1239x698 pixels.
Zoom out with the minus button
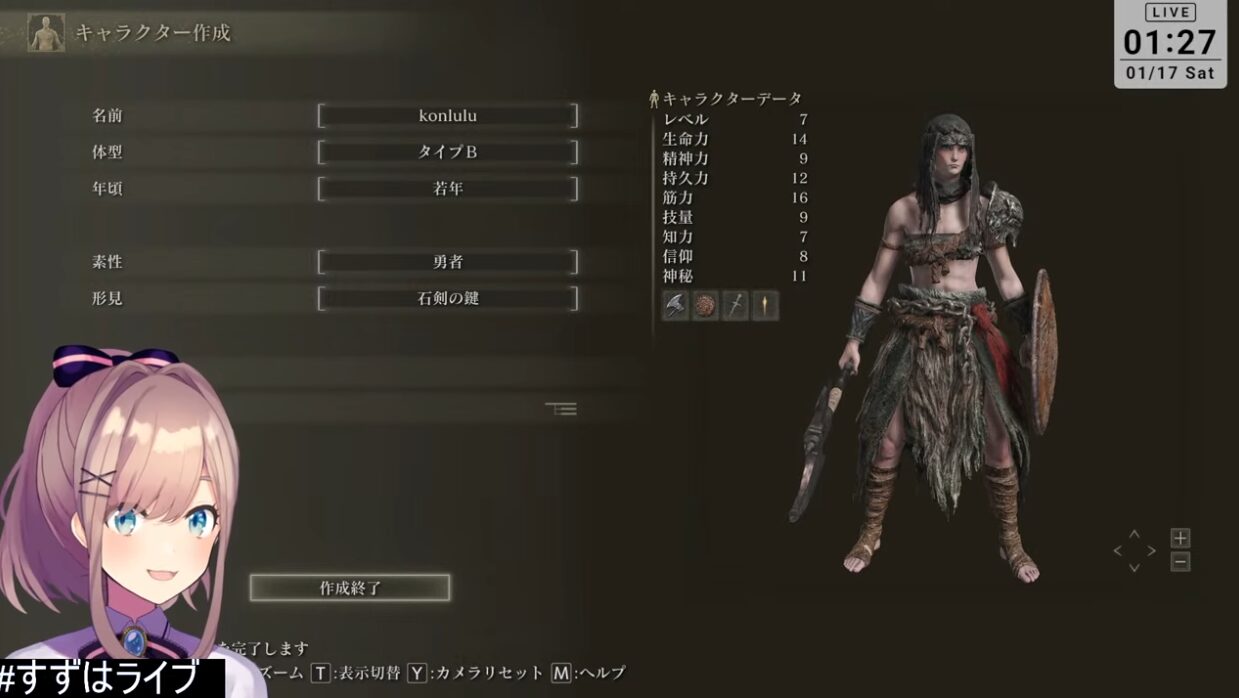click(1180, 562)
